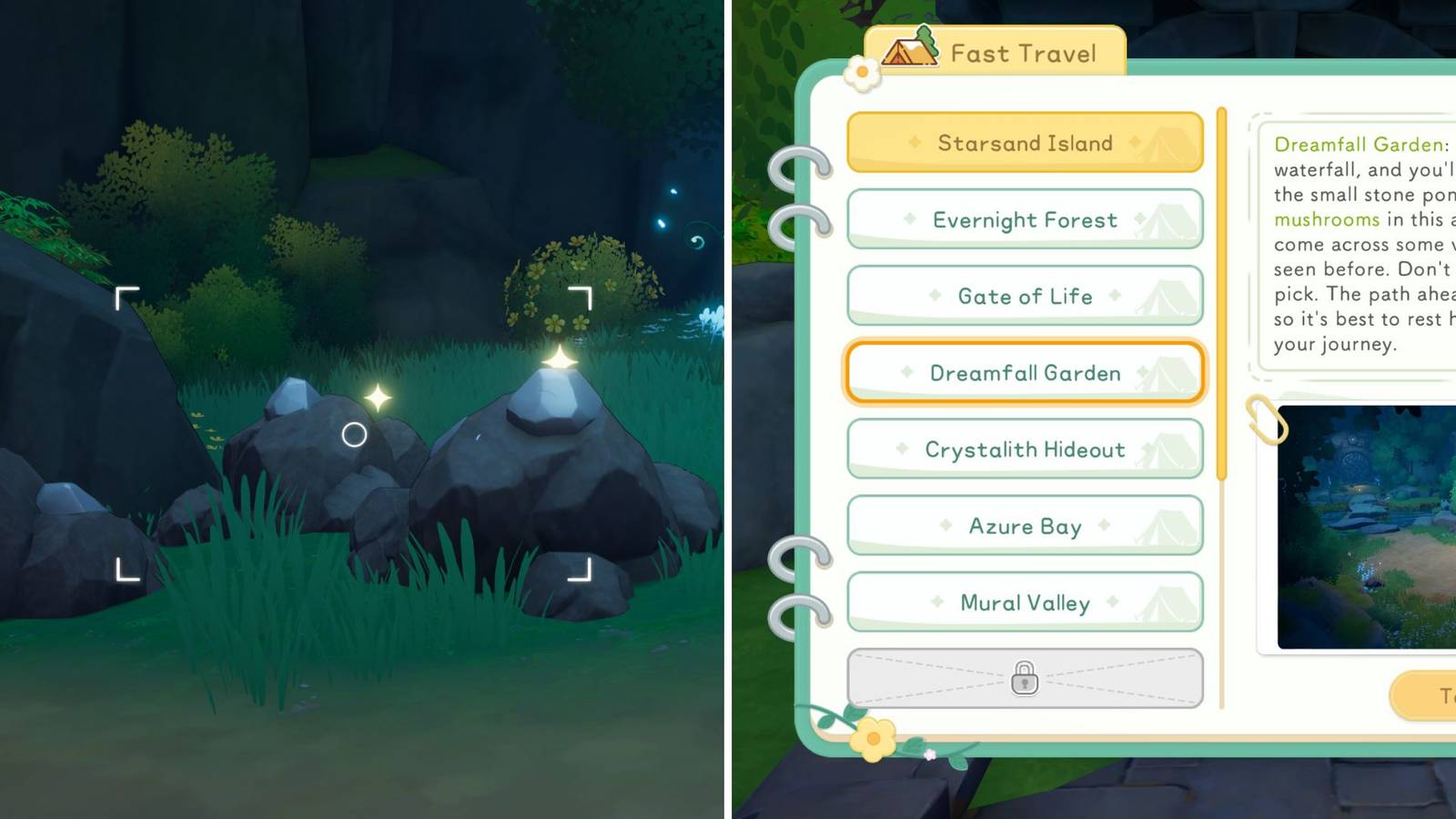Select Starsand Island as destination
The image size is (1456, 819).
pyautogui.click(x=1025, y=142)
